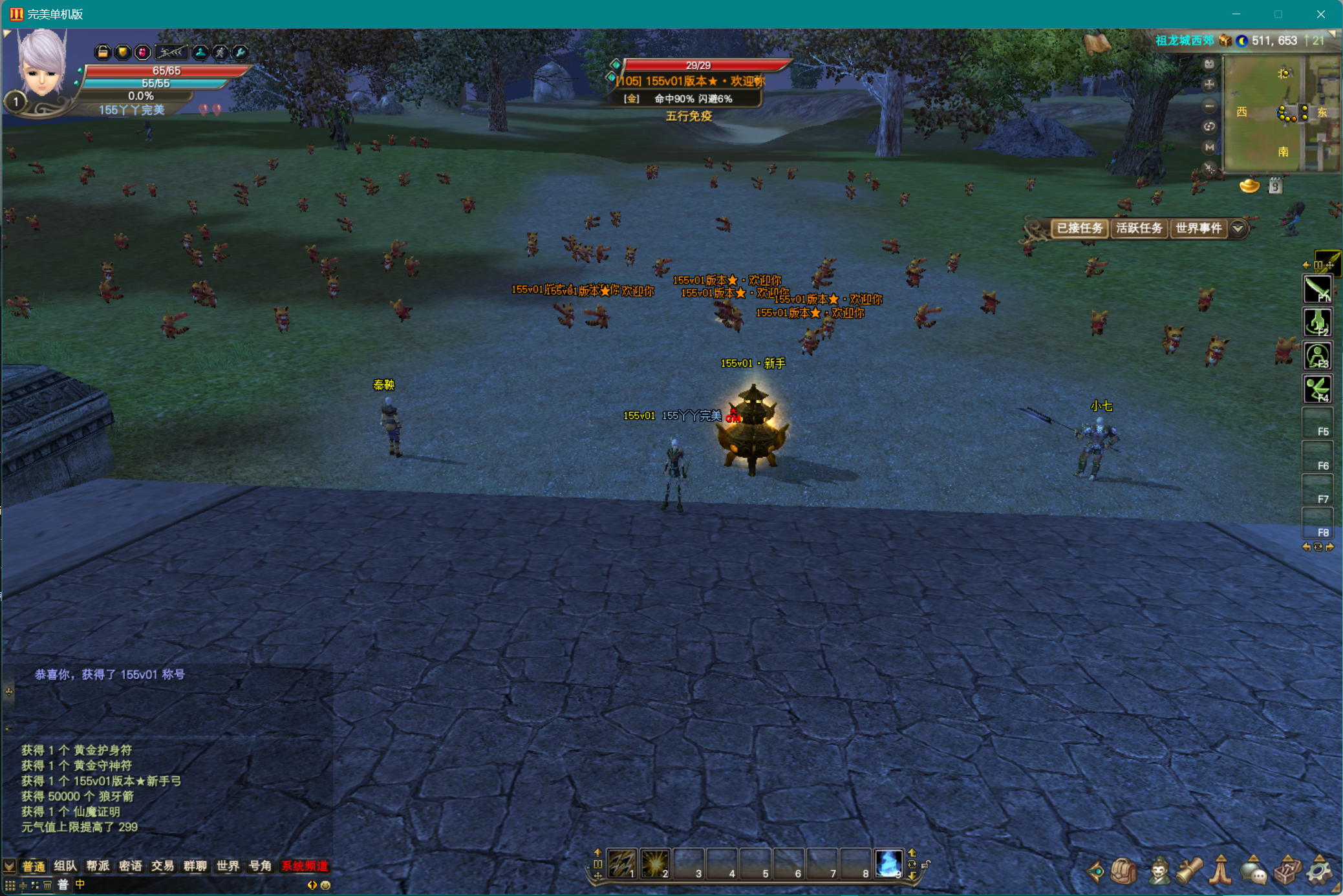The height and width of the screenshot is (896, 1343).
Task: Open the chat emoji smiley picker
Action: click(325, 885)
